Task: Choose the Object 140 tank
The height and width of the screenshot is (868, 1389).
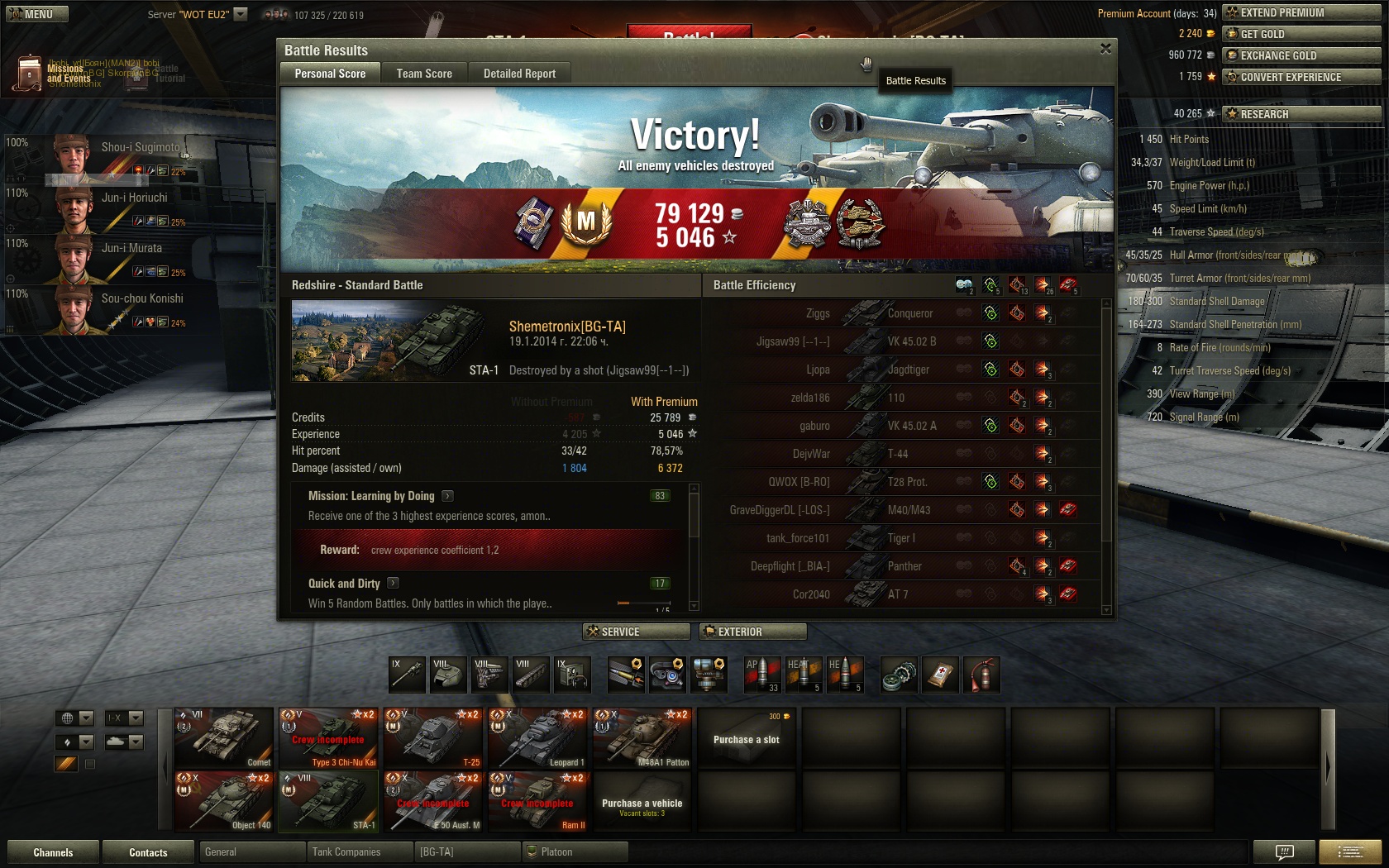Action: [x=224, y=801]
